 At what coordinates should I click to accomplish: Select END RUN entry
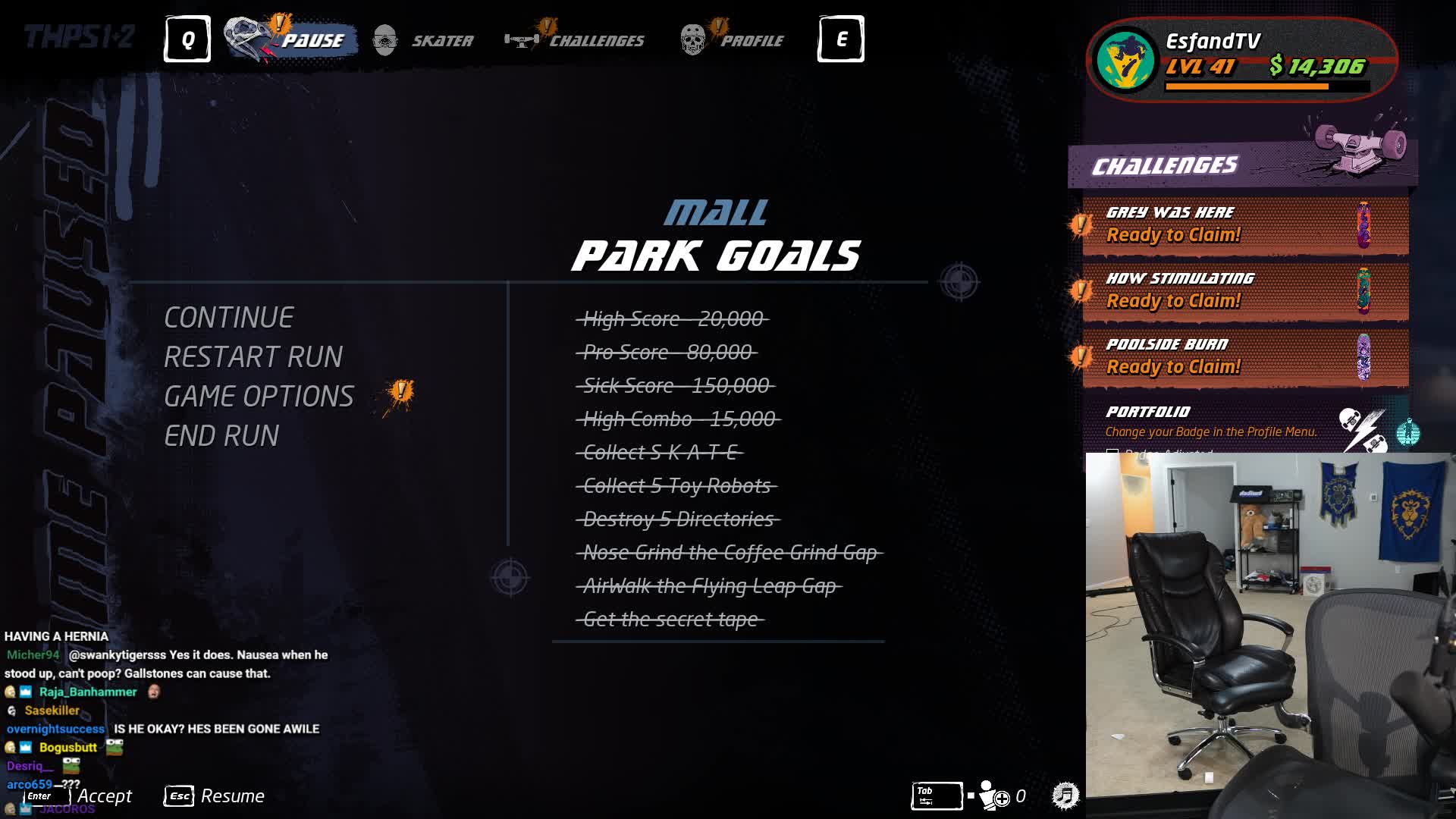coord(221,436)
